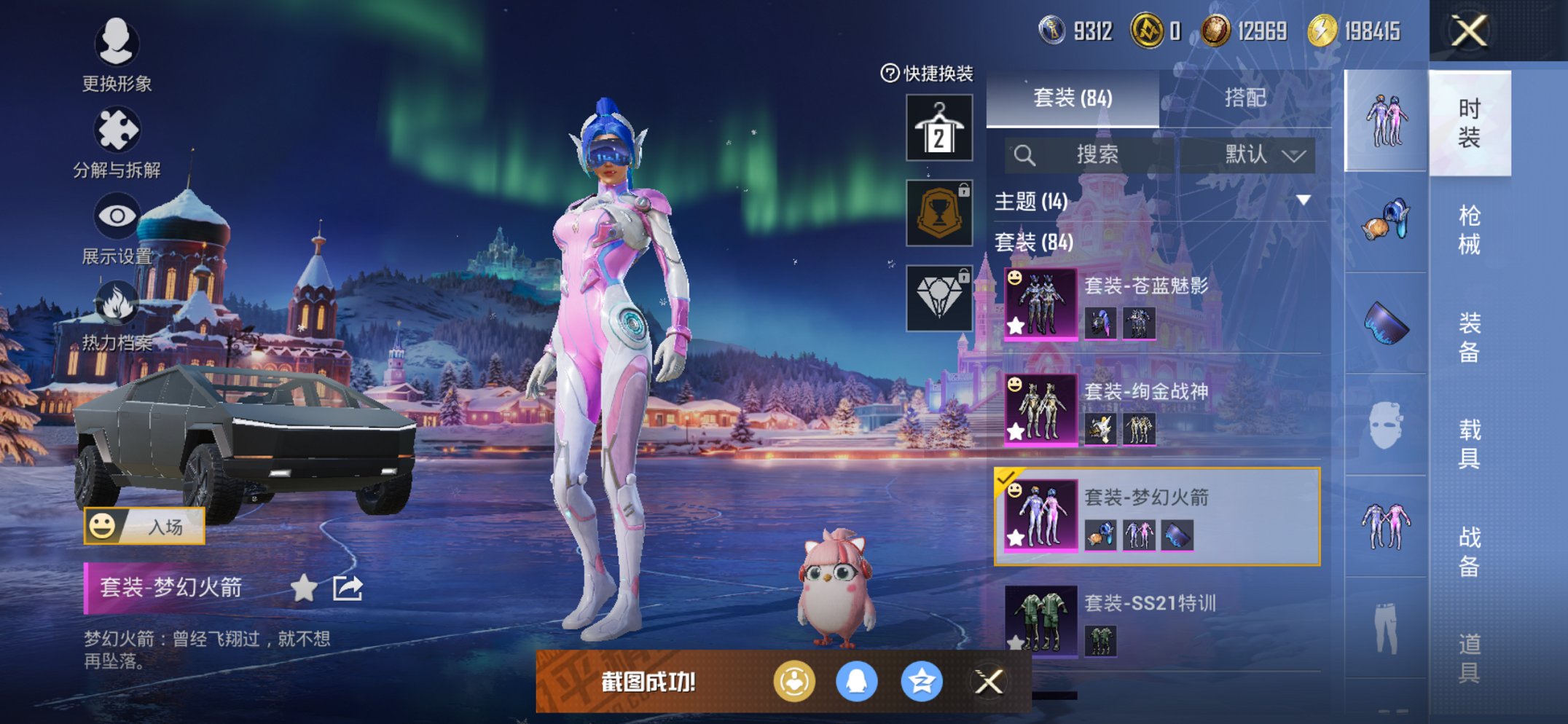Switch to the 搭配 matching tab
The height and width of the screenshot is (724, 1568).
click(x=1244, y=98)
